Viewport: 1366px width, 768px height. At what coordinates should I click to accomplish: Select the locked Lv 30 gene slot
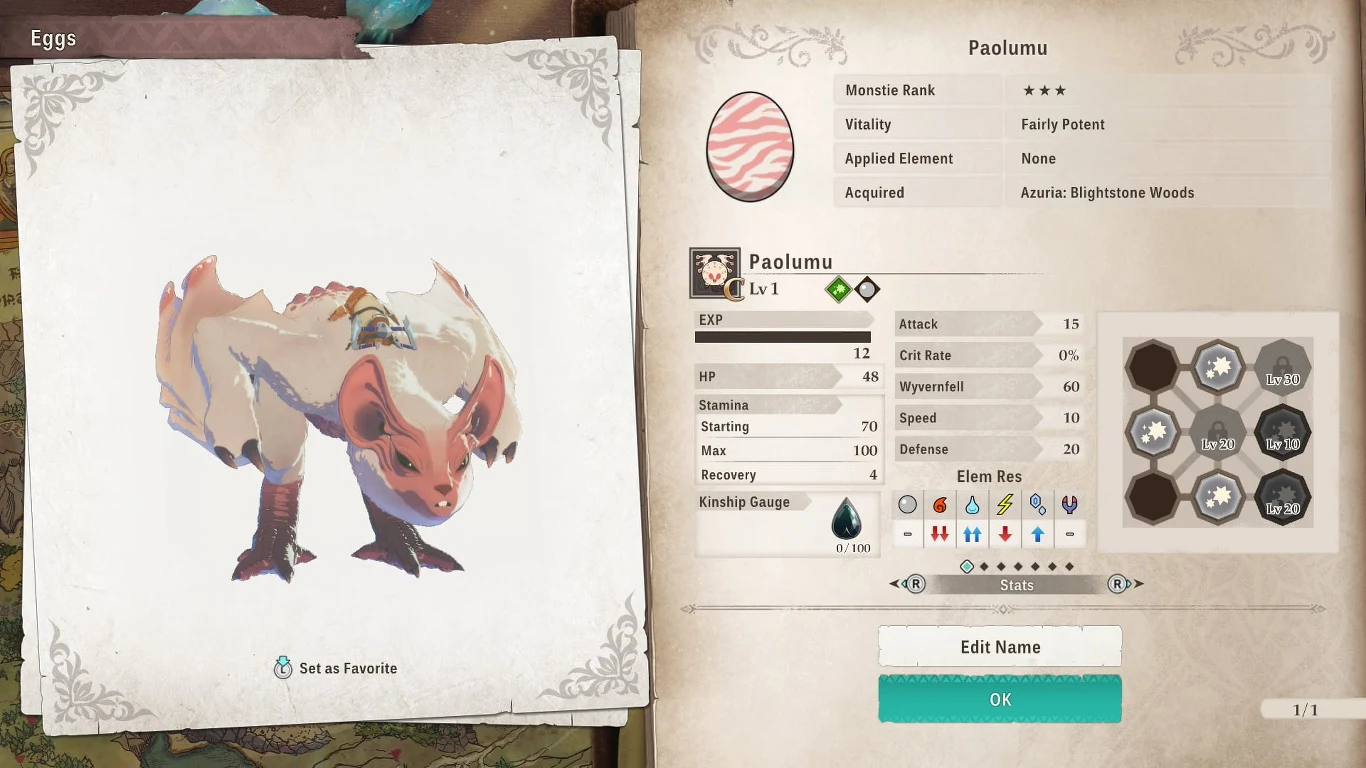click(1283, 367)
